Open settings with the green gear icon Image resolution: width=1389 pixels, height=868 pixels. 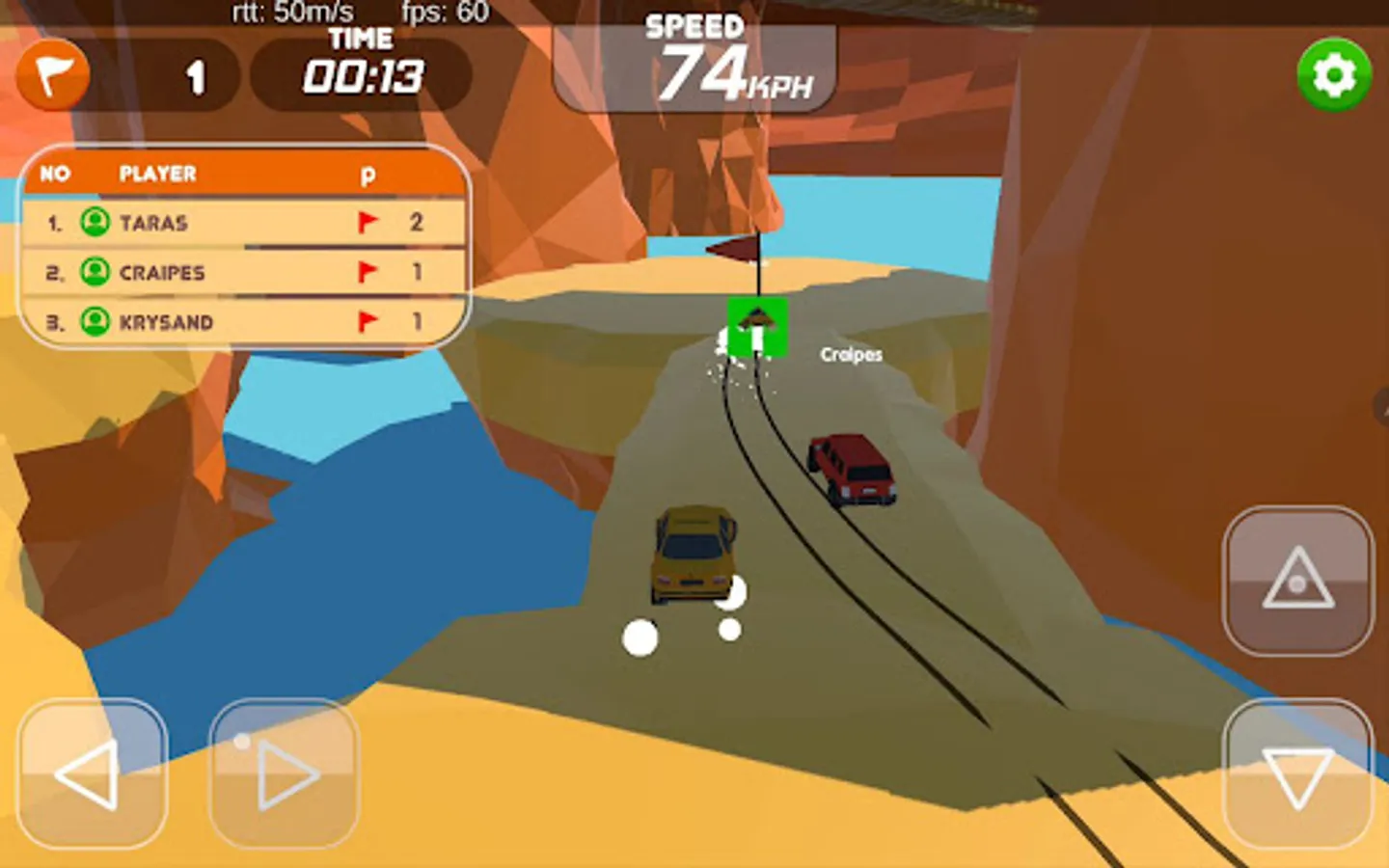1334,74
